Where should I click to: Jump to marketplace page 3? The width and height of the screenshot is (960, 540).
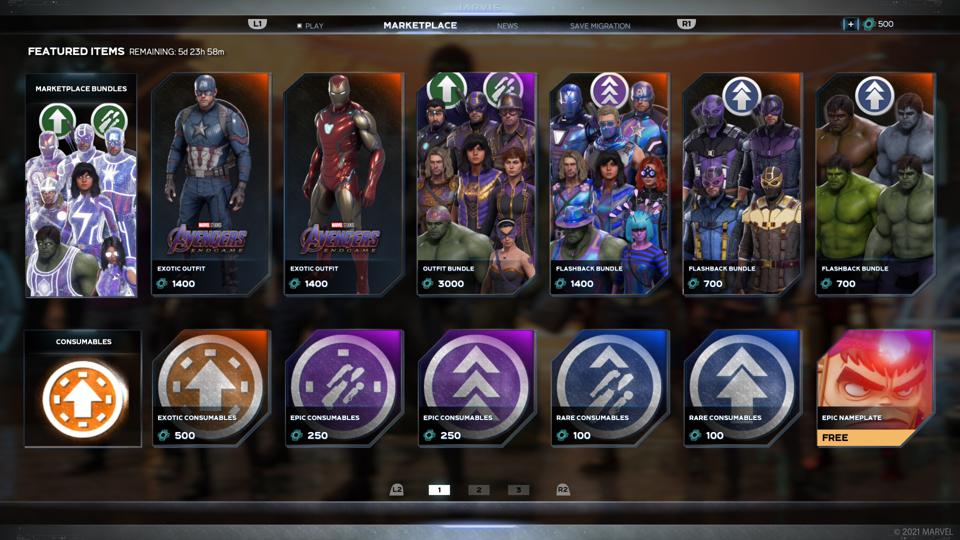click(x=518, y=490)
